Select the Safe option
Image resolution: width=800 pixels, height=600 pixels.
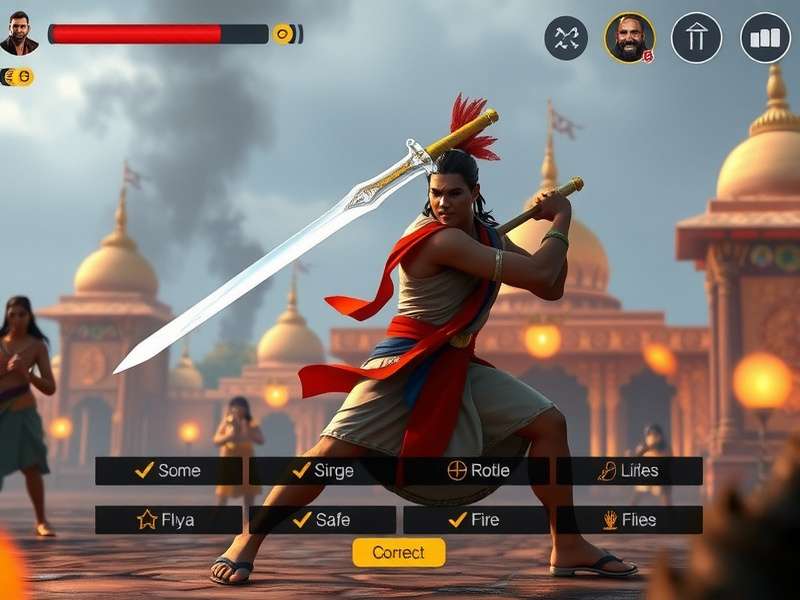pos(322,519)
